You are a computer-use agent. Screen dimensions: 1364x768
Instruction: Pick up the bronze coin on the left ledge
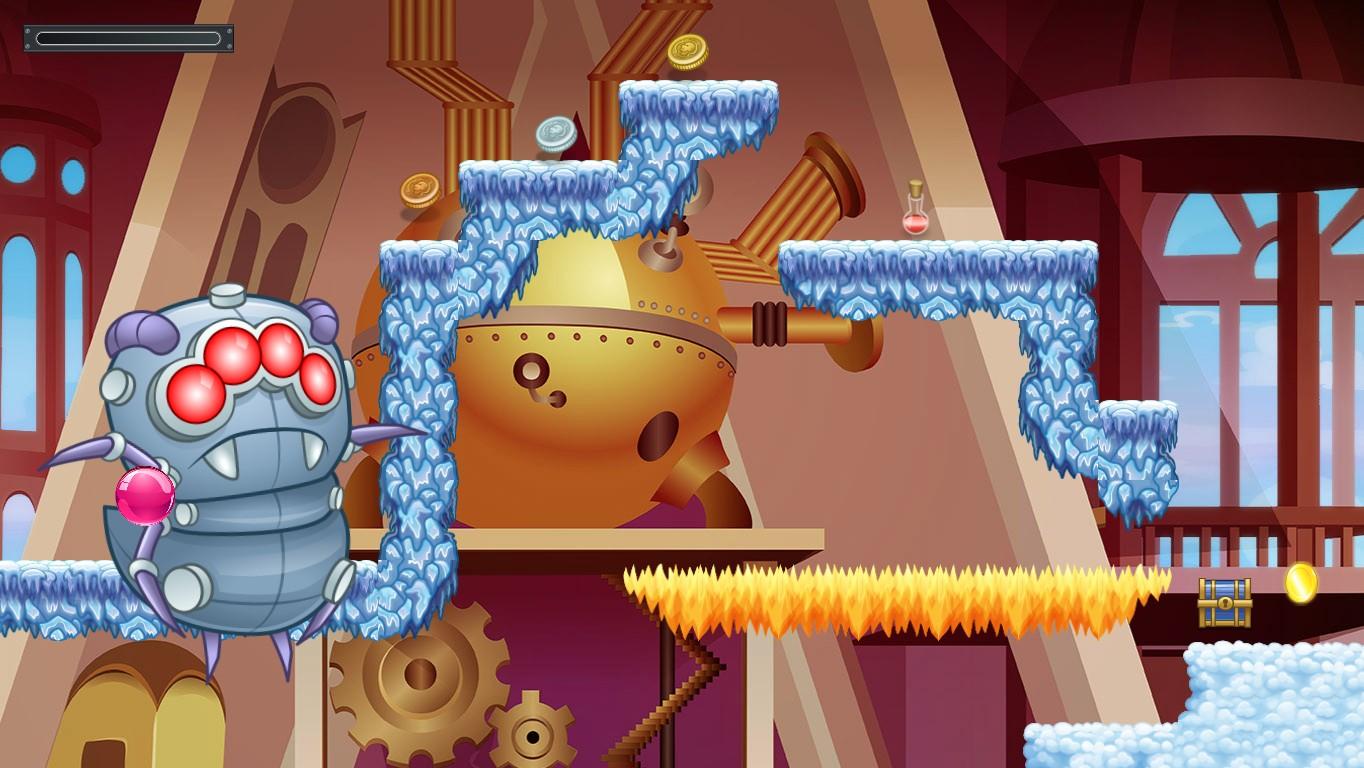420,187
